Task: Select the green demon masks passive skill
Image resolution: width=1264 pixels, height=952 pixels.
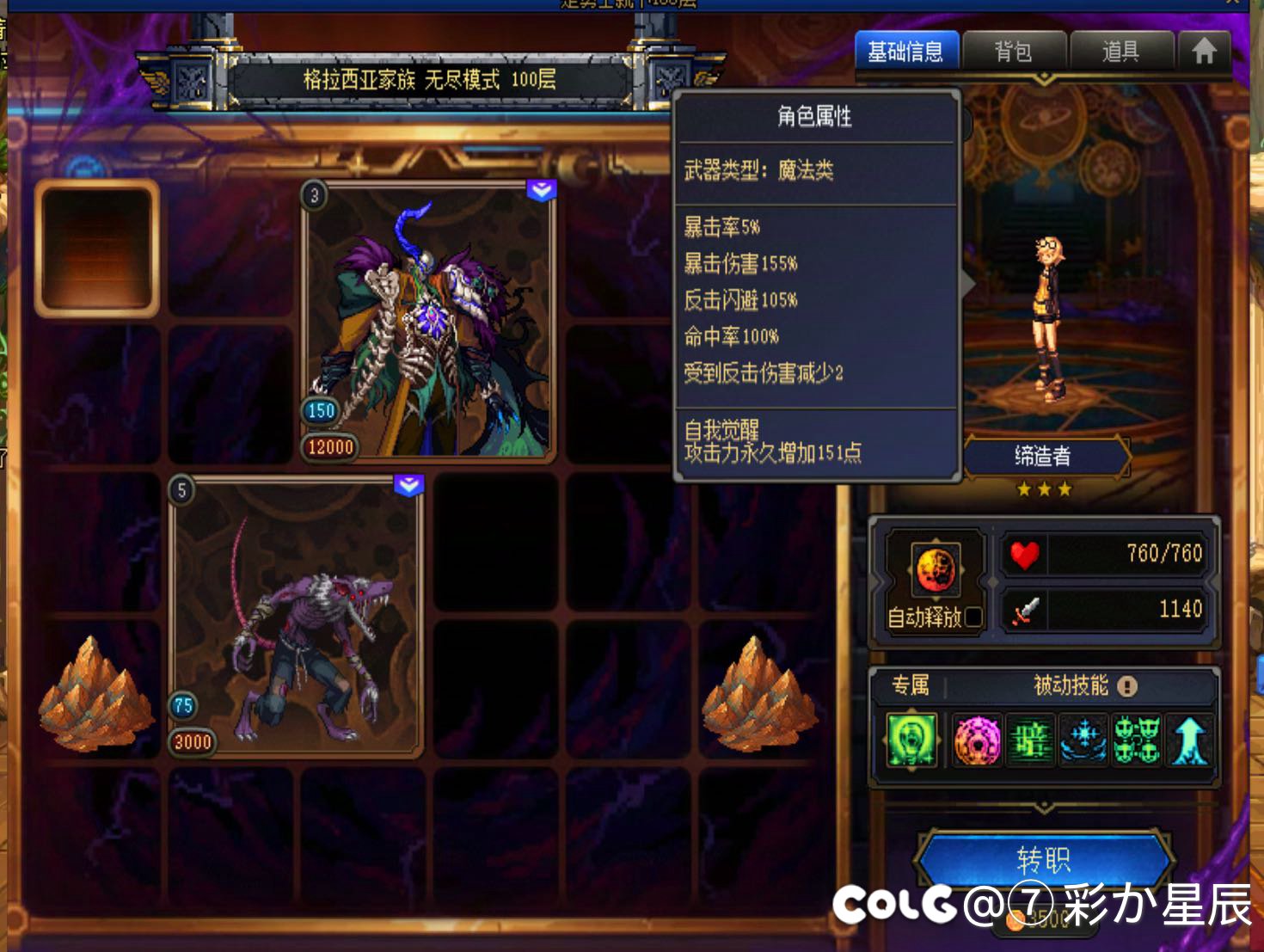Action: pyautogui.click(x=1137, y=740)
